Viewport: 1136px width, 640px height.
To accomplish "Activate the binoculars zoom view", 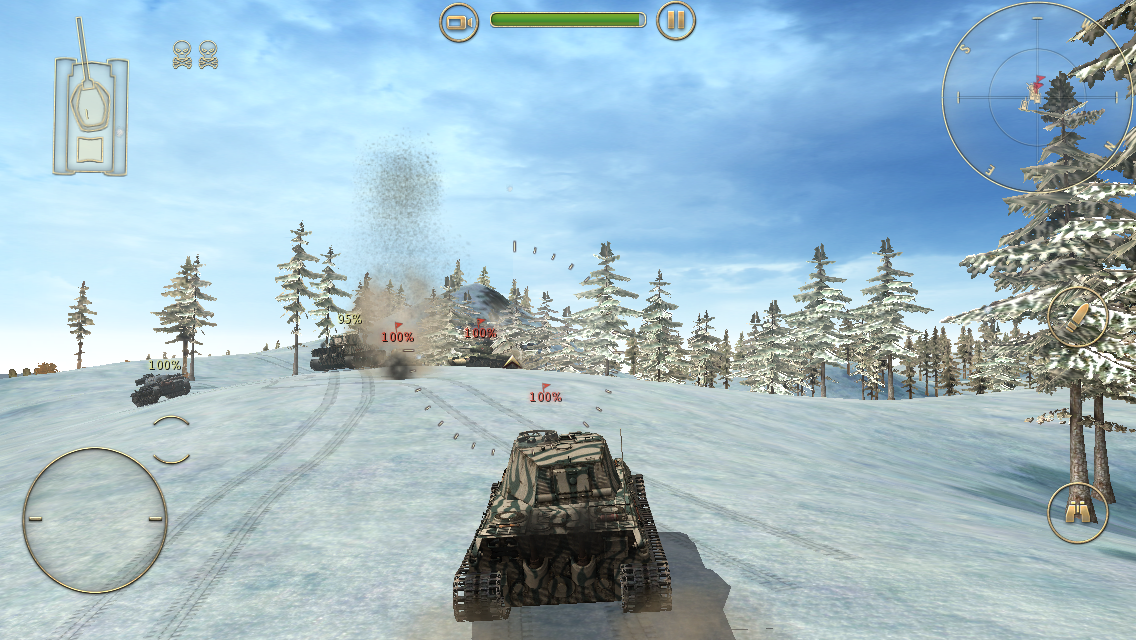I will [x=1077, y=512].
